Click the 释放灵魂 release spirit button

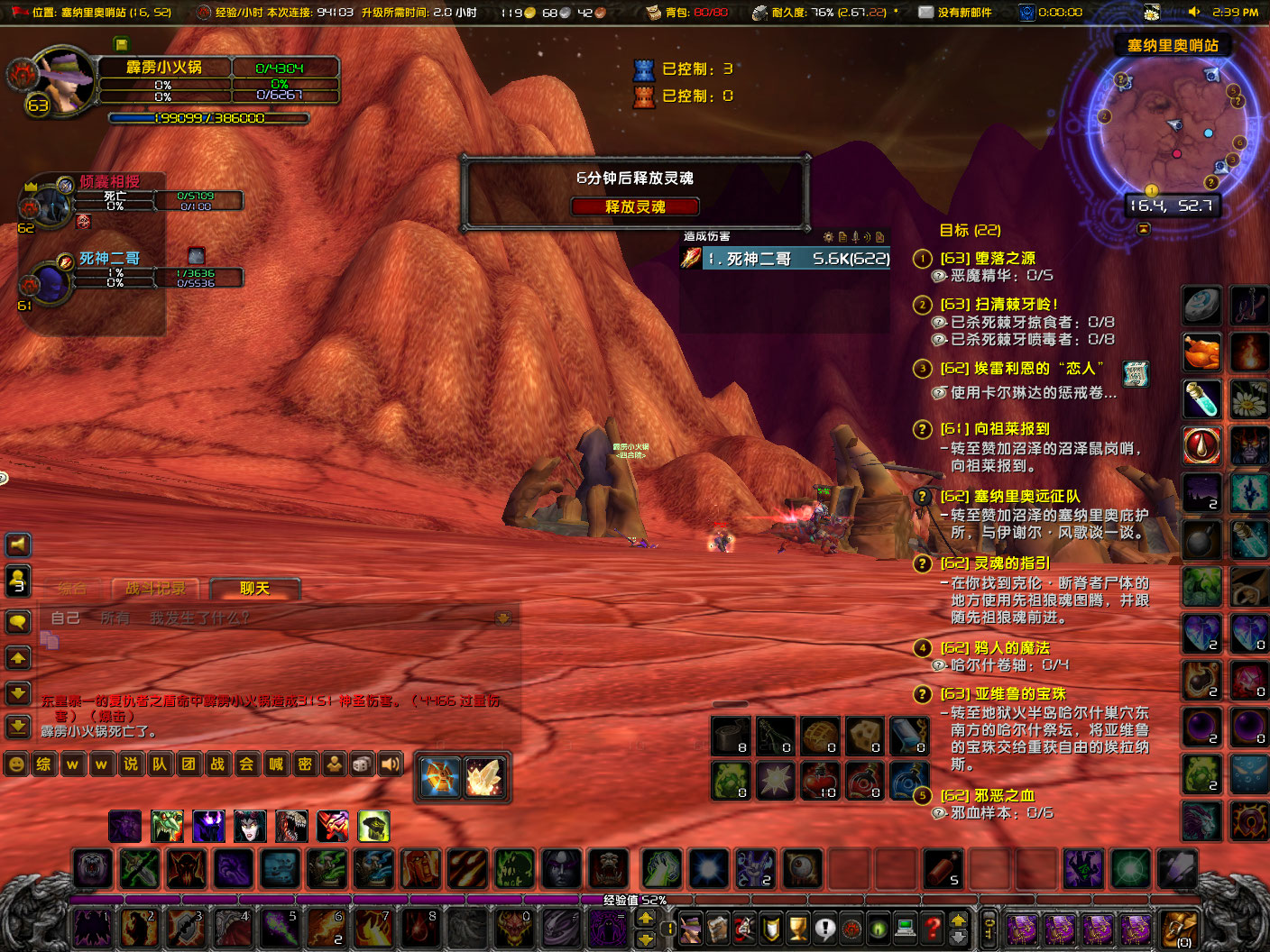(x=635, y=206)
